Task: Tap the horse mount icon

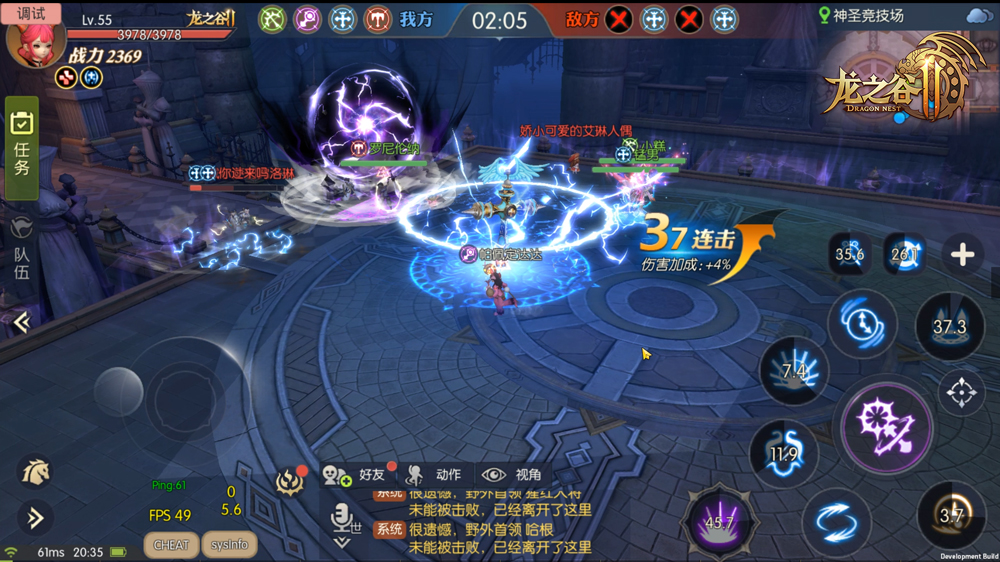Action: 34,472
